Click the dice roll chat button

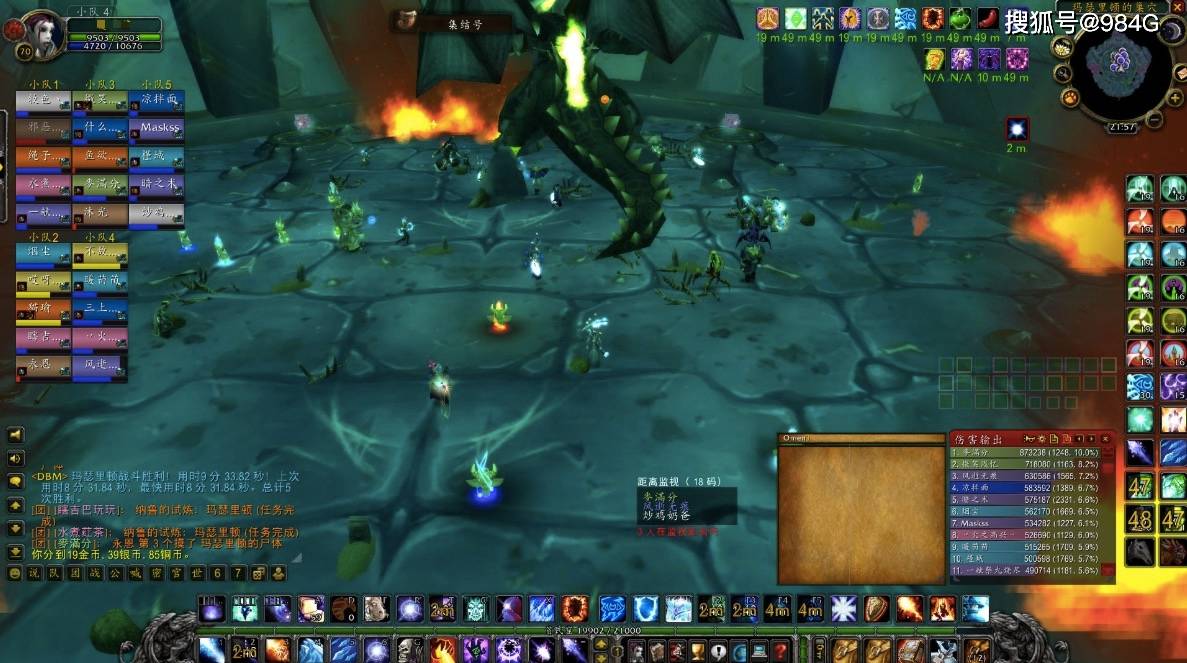tap(257, 574)
